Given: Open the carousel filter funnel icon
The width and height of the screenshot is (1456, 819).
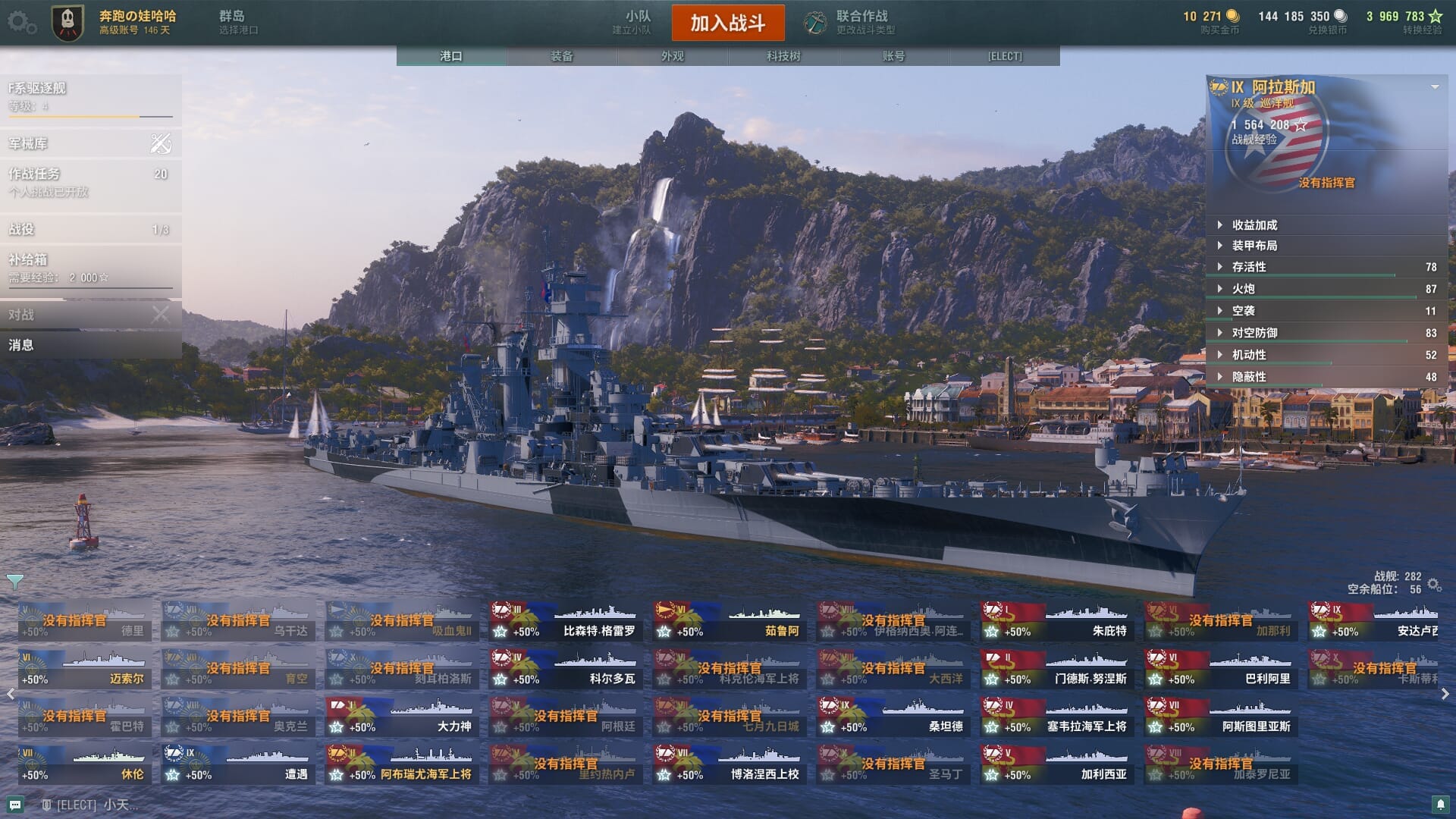Looking at the screenshot, I should click(14, 582).
